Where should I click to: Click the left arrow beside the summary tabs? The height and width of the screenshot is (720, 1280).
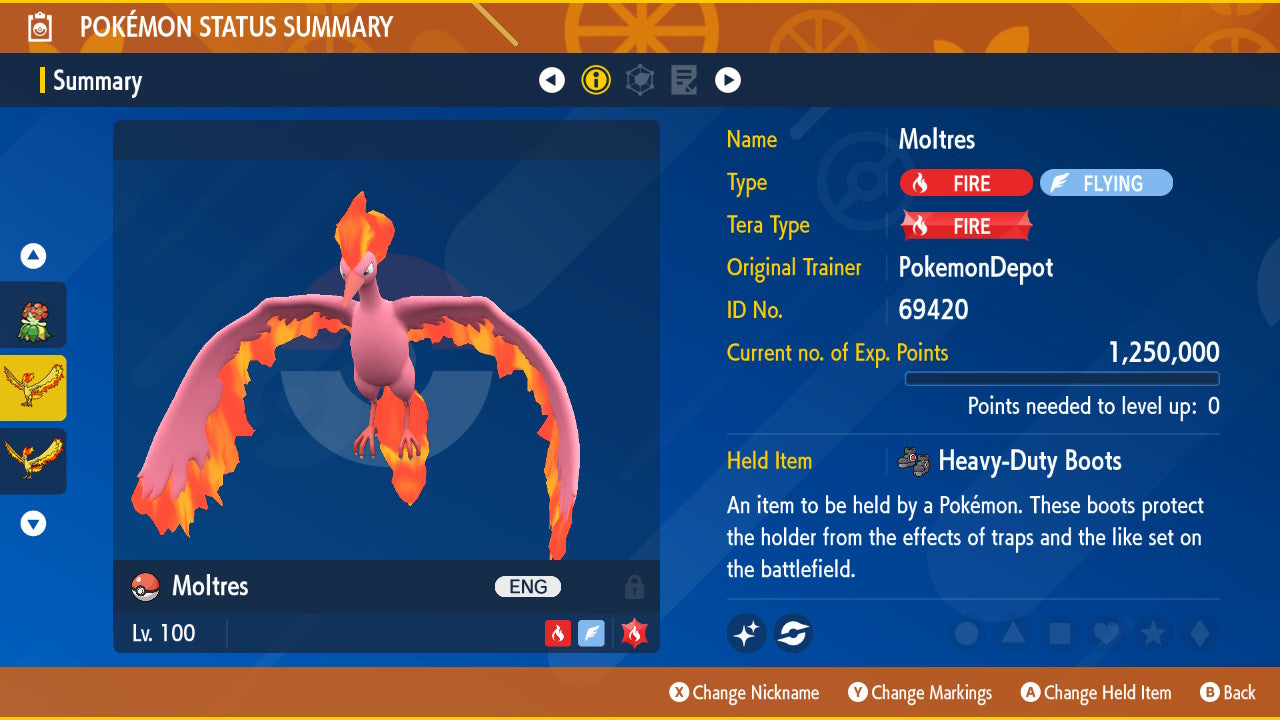click(552, 80)
